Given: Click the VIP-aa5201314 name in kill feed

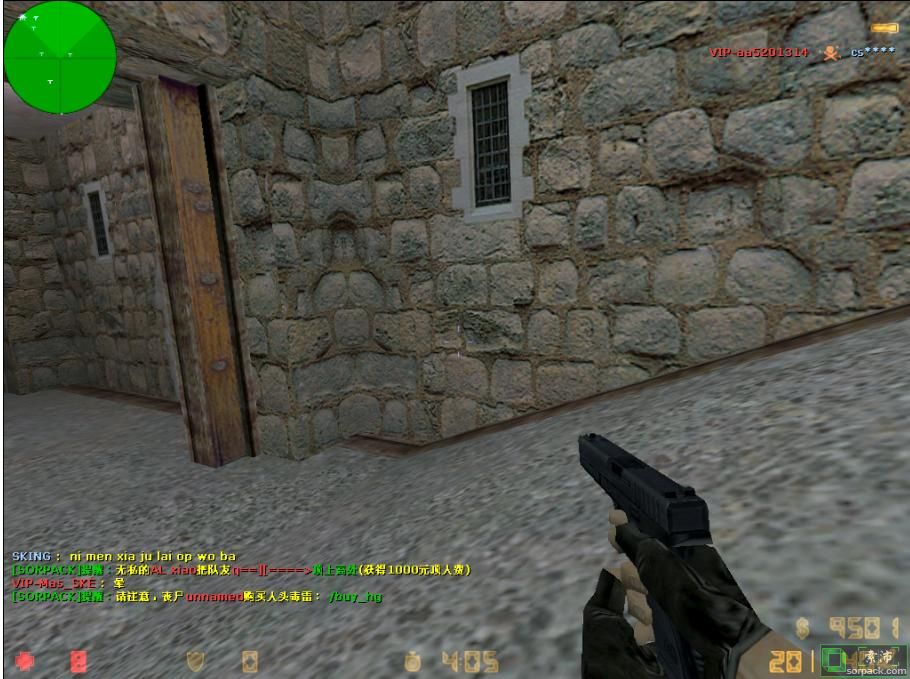Looking at the screenshot, I should pyautogui.click(x=758, y=52).
